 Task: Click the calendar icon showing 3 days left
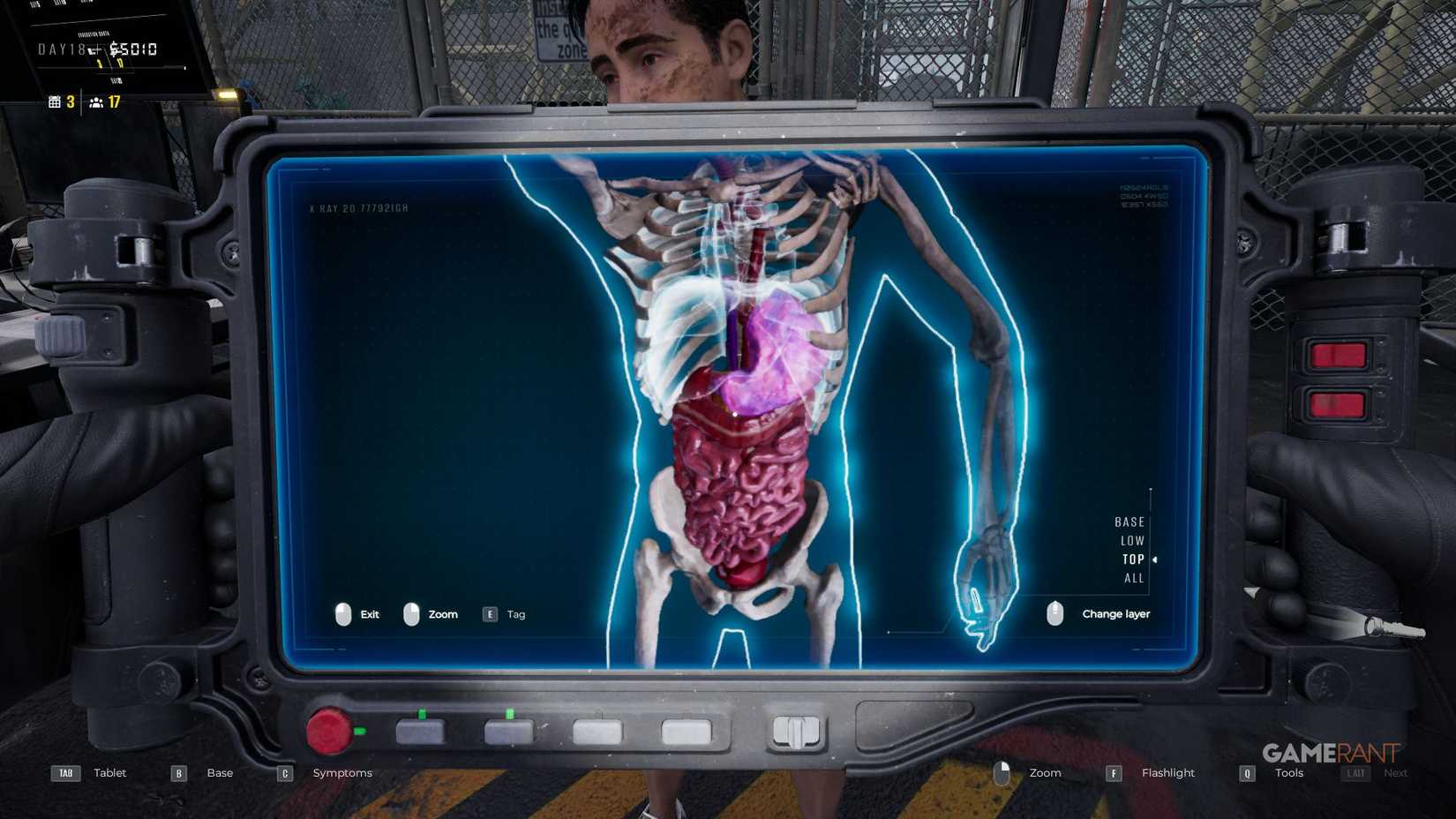(55, 101)
